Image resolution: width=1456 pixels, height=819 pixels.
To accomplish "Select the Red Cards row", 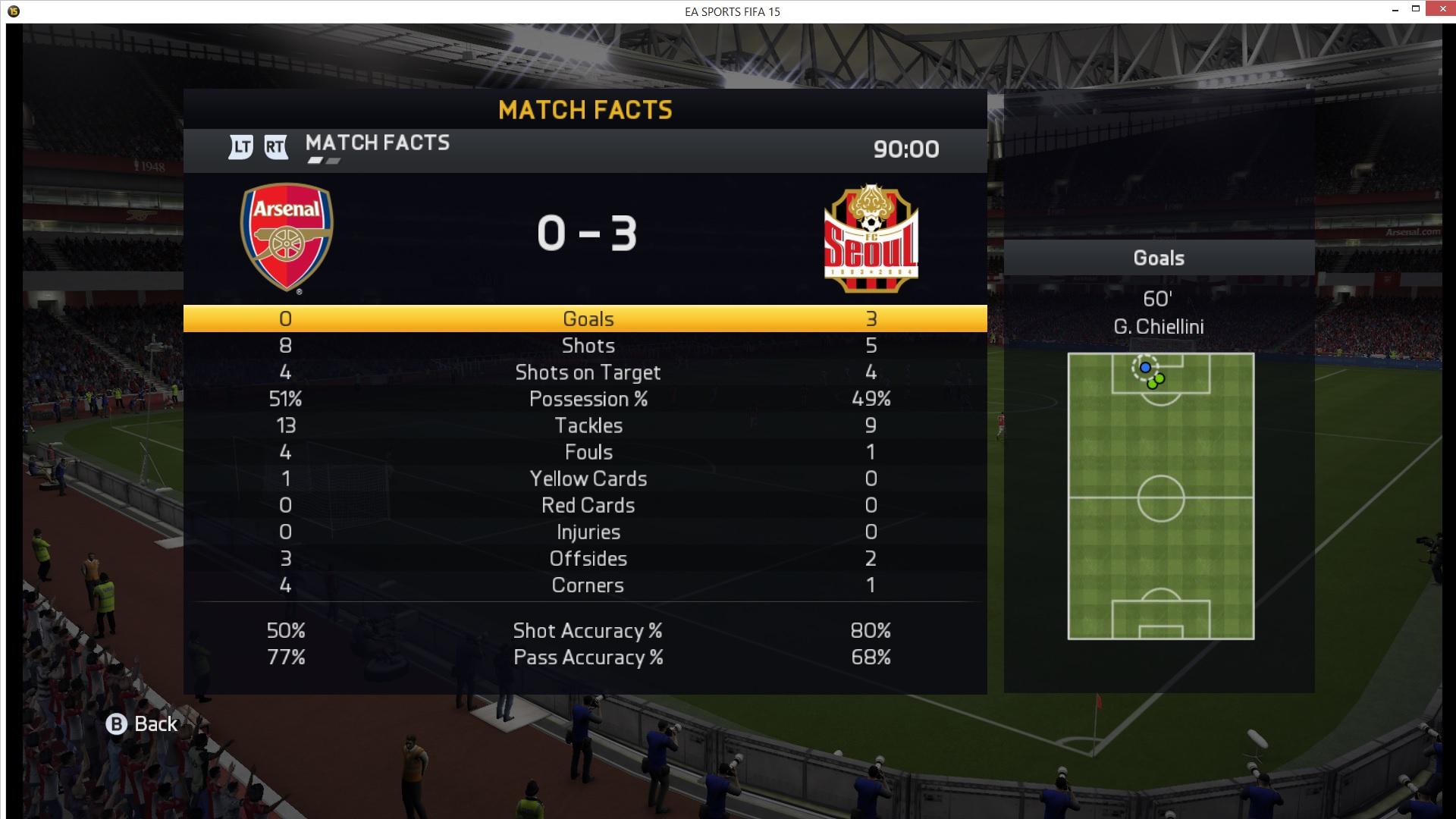I will pos(588,505).
